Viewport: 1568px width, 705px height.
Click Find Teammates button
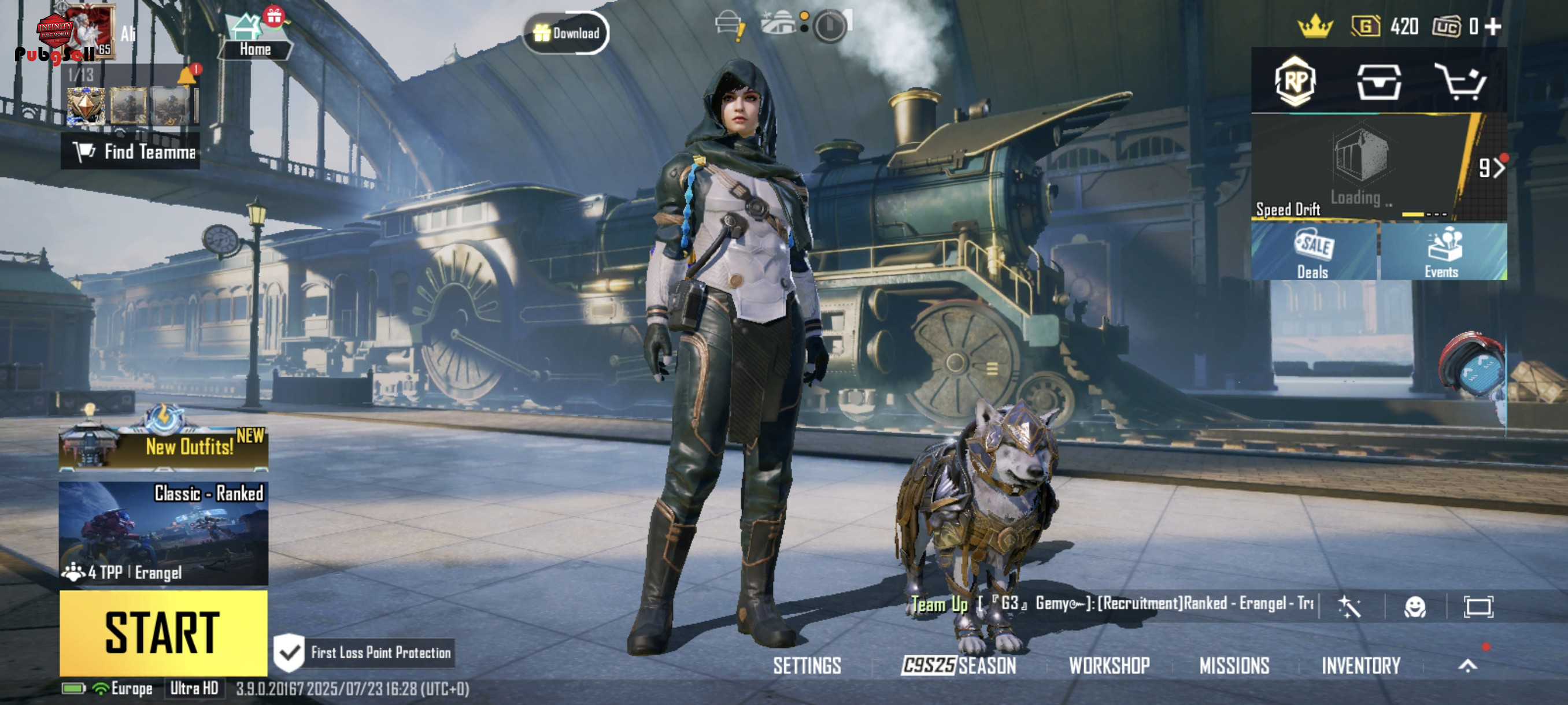130,151
